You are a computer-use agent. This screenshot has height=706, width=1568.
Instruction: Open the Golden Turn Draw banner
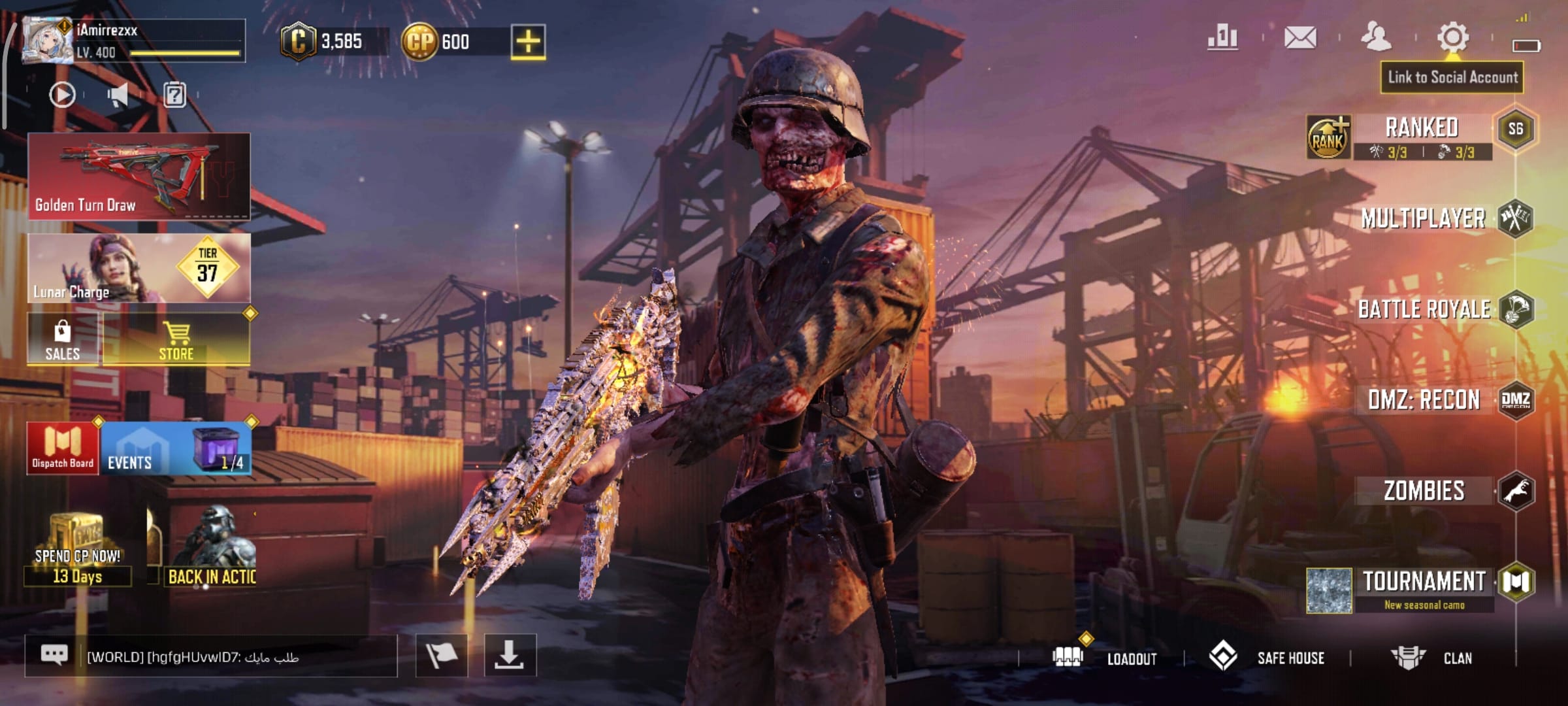click(x=139, y=175)
